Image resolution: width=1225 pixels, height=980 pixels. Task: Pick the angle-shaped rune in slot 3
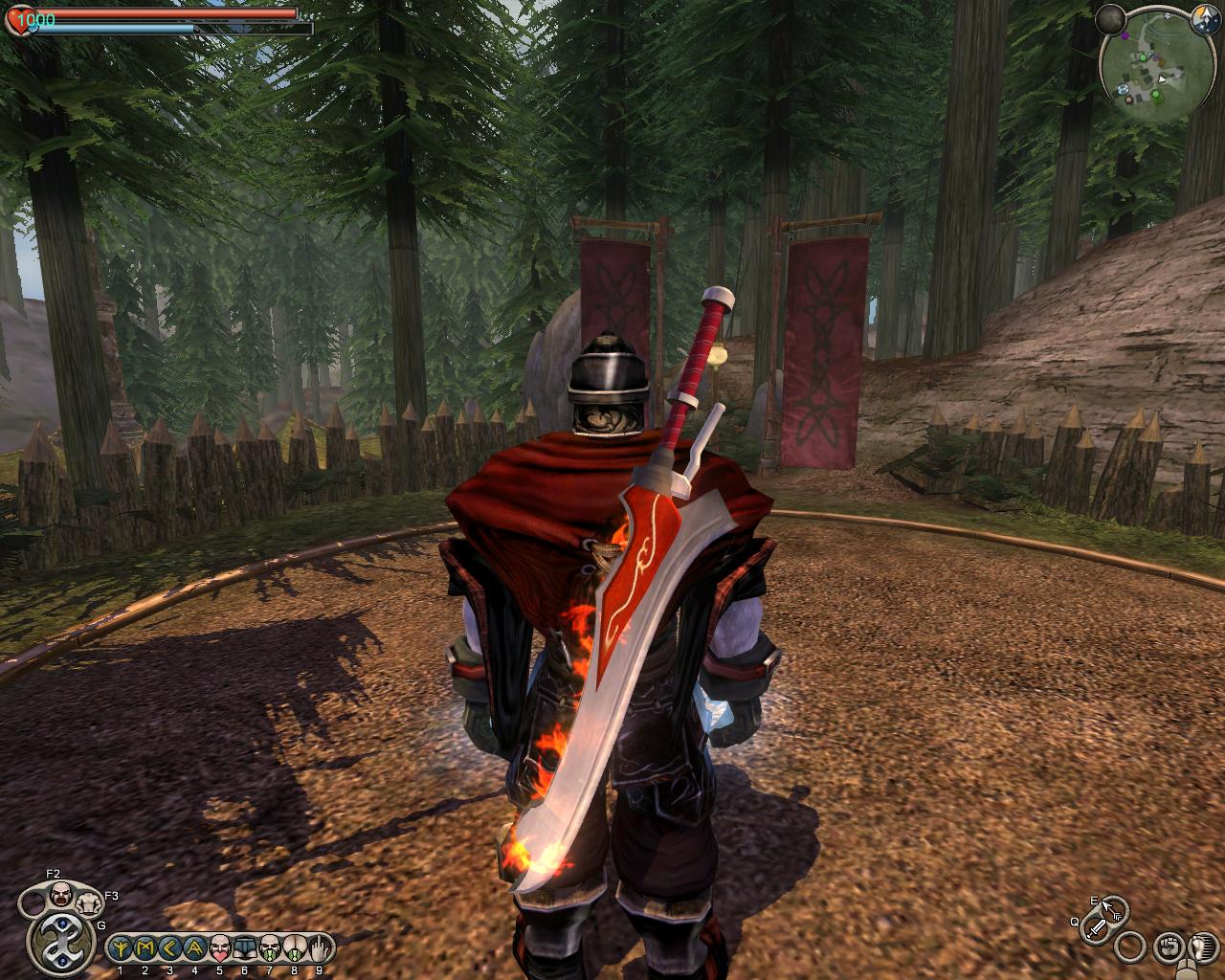(169, 947)
